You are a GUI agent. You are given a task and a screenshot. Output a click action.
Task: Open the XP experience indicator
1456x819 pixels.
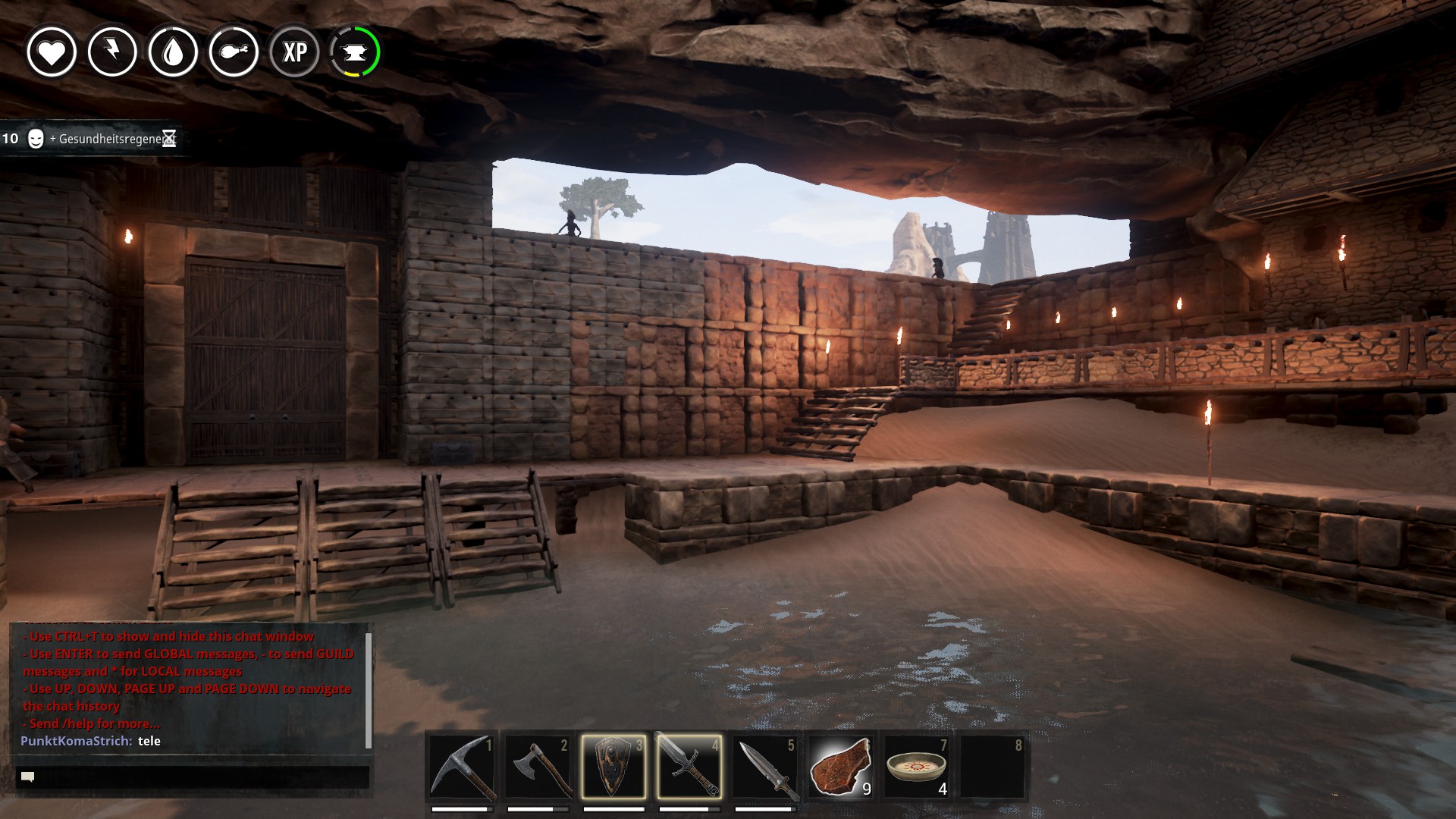294,52
